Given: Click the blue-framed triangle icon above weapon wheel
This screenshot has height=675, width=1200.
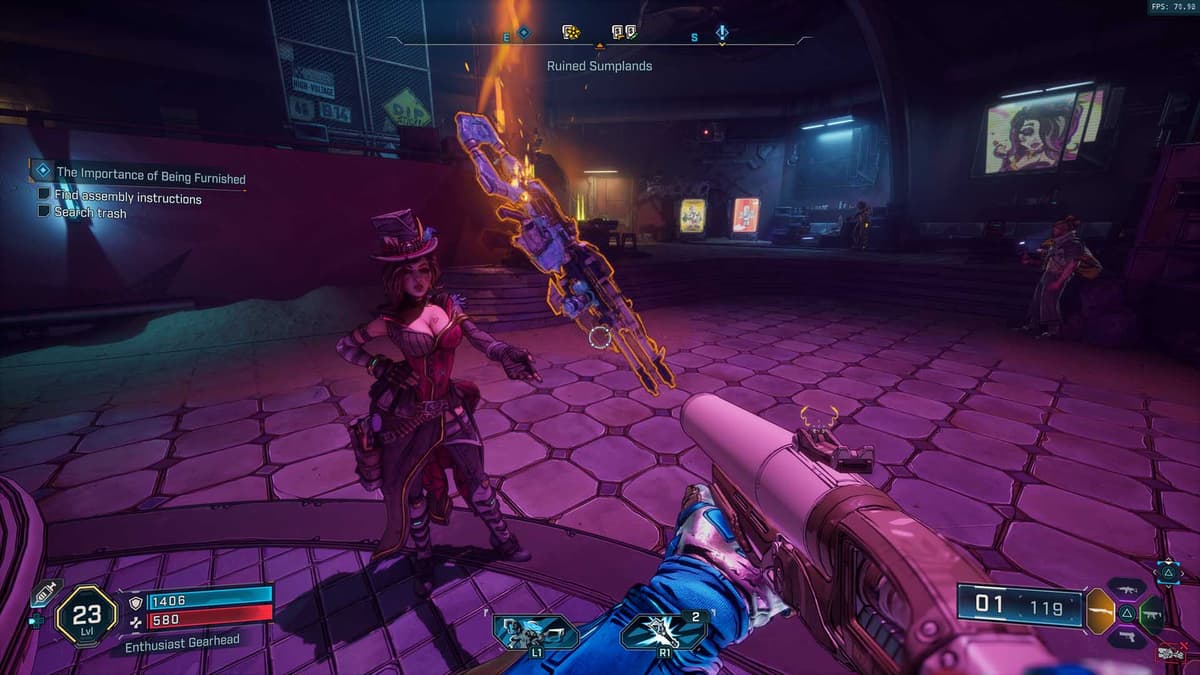Looking at the screenshot, I should click(1167, 571).
